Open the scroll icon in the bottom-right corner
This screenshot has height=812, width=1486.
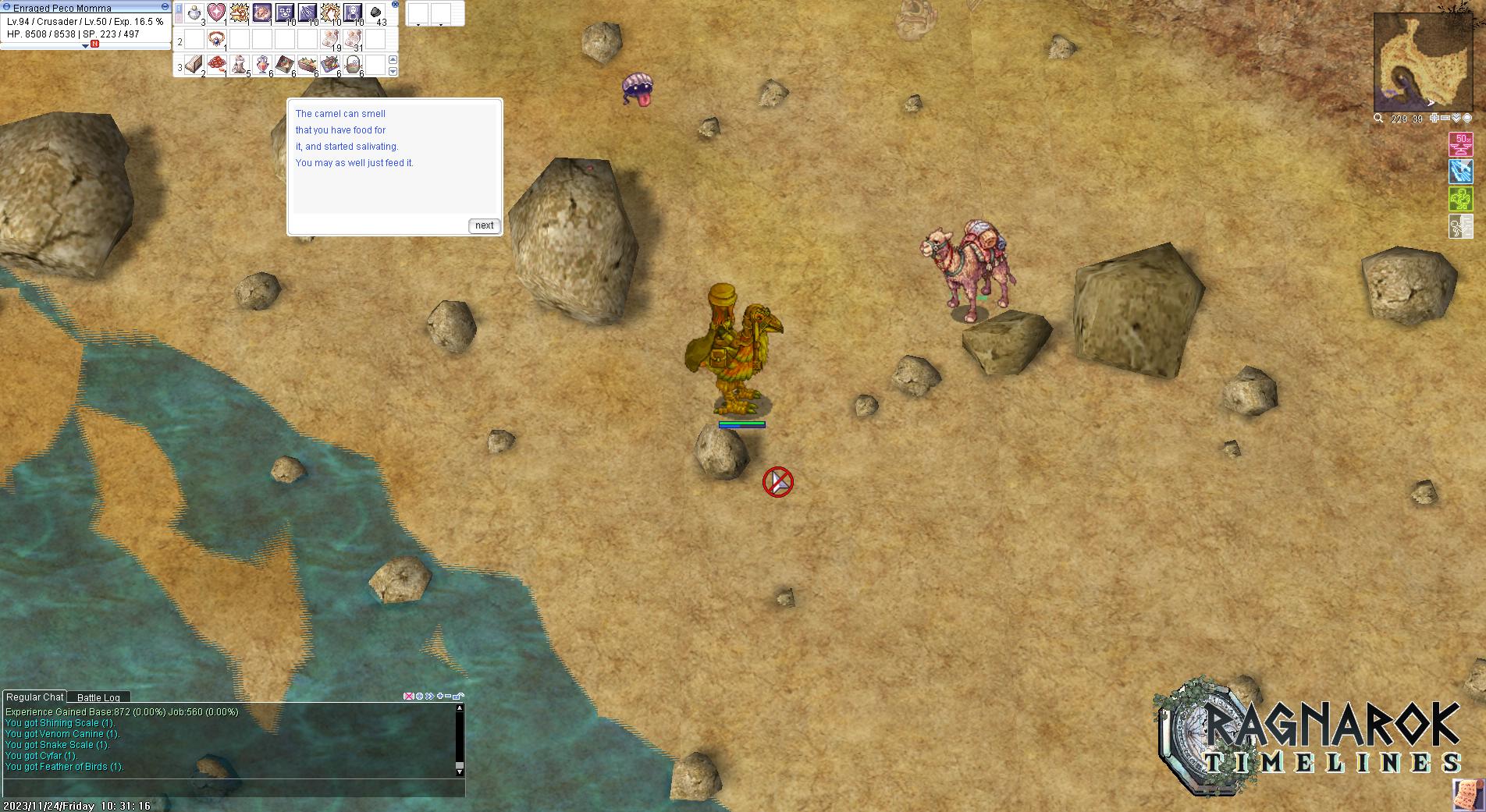coord(1468,795)
